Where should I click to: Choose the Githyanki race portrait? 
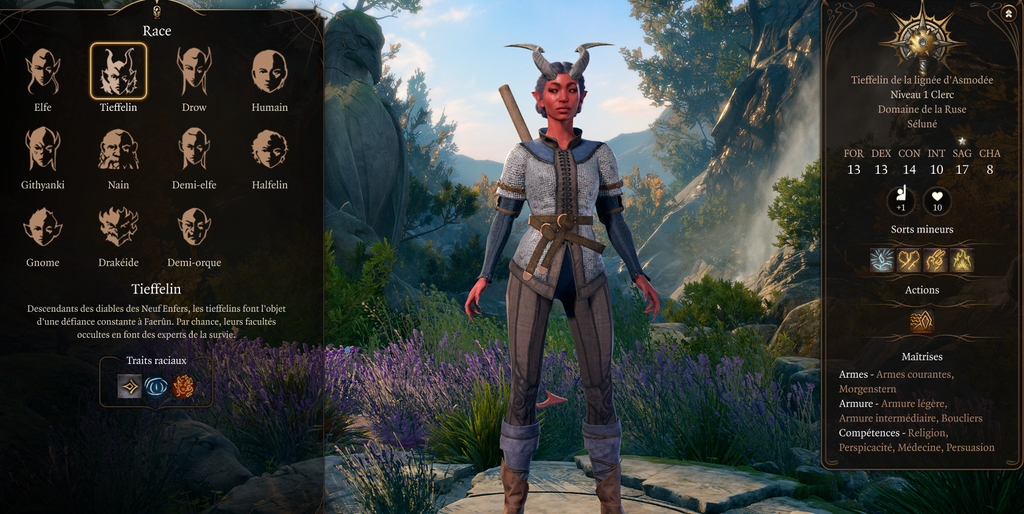[42, 148]
